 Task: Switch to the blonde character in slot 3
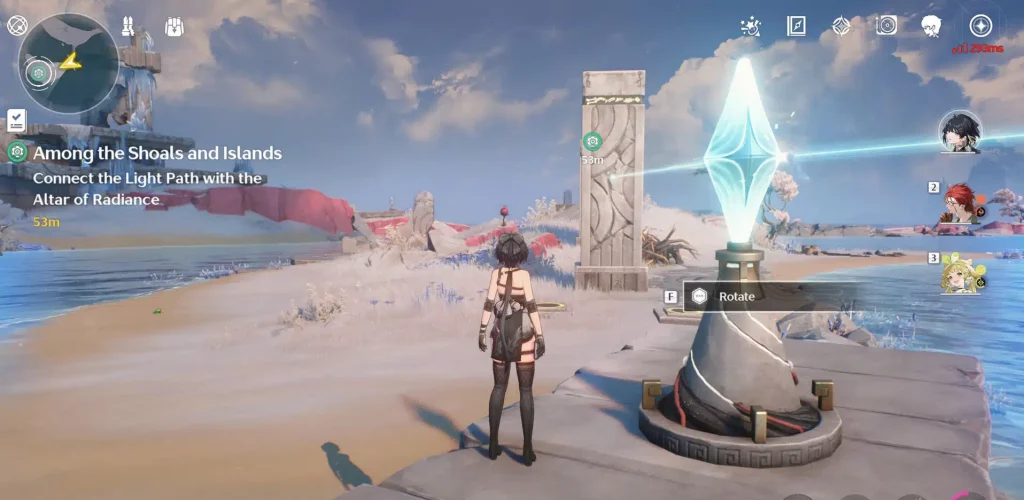[x=962, y=273]
